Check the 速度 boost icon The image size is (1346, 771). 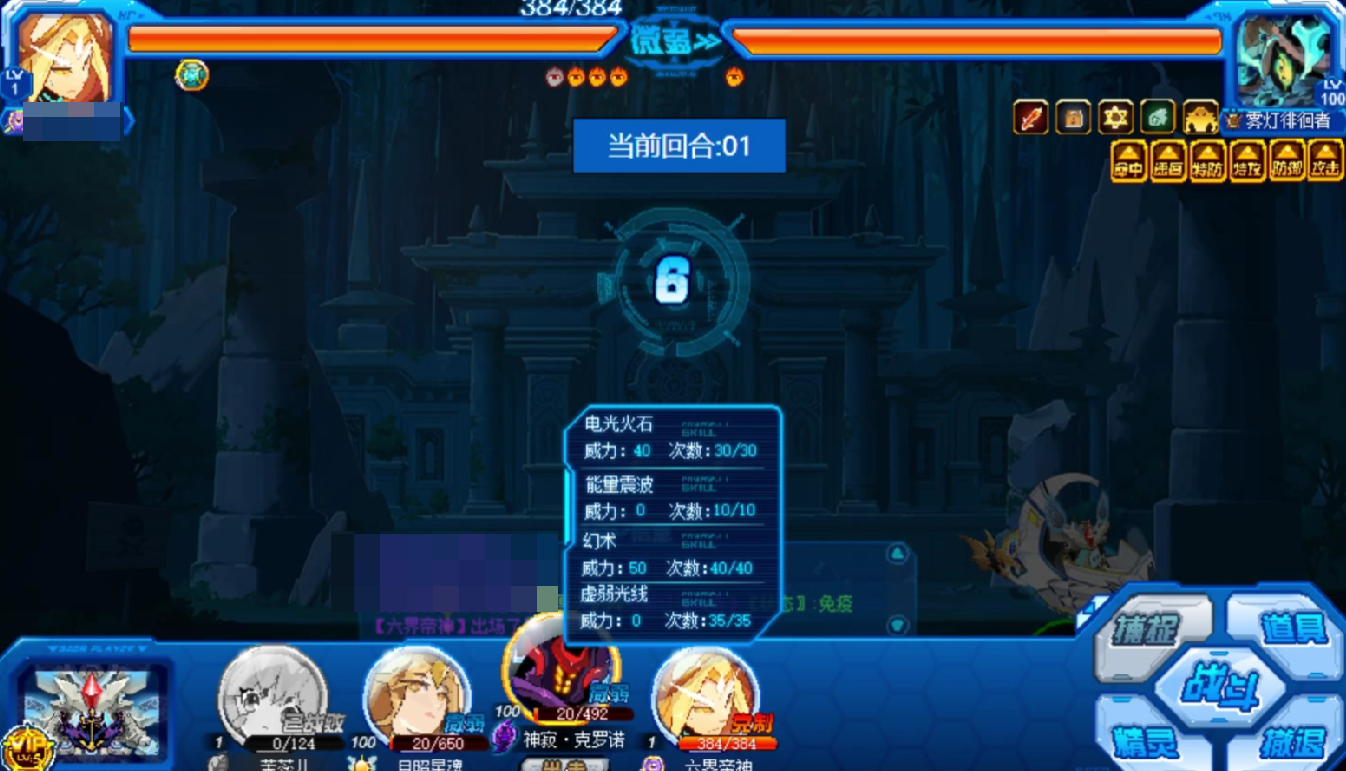pyautogui.click(x=1168, y=162)
